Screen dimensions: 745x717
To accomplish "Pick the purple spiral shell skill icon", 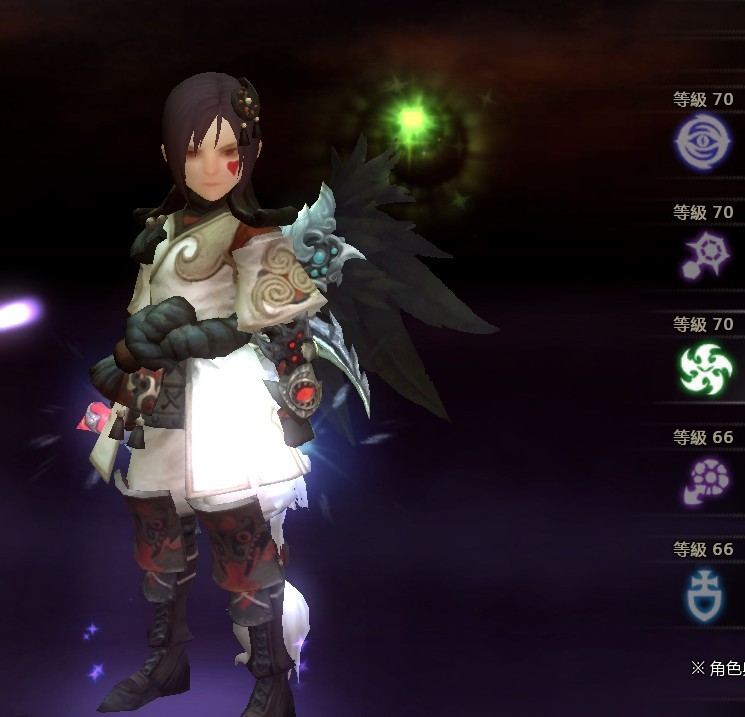I will 706,480.
